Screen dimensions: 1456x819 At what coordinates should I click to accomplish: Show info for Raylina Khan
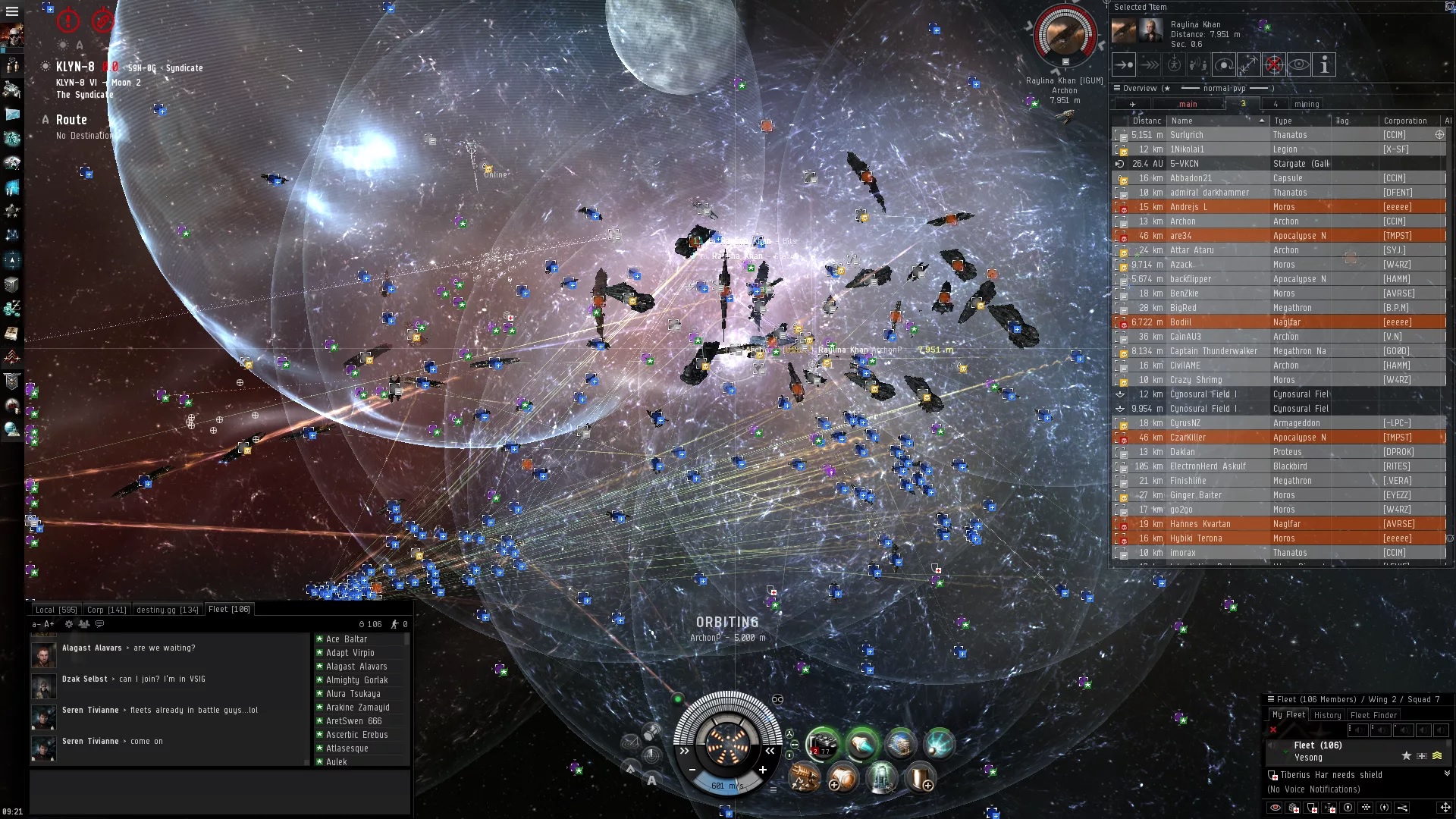click(1324, 65)
